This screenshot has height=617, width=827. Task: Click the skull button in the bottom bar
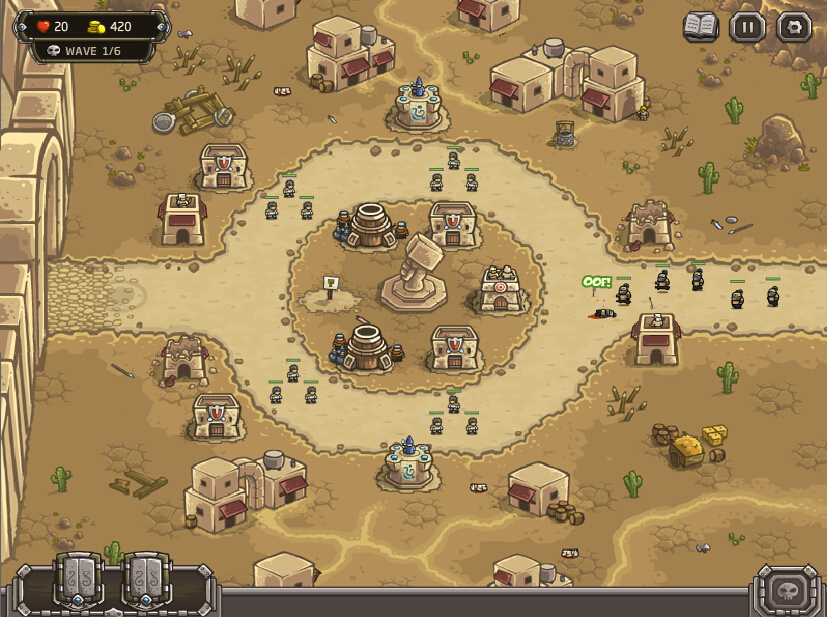click(x=787, y=590)
